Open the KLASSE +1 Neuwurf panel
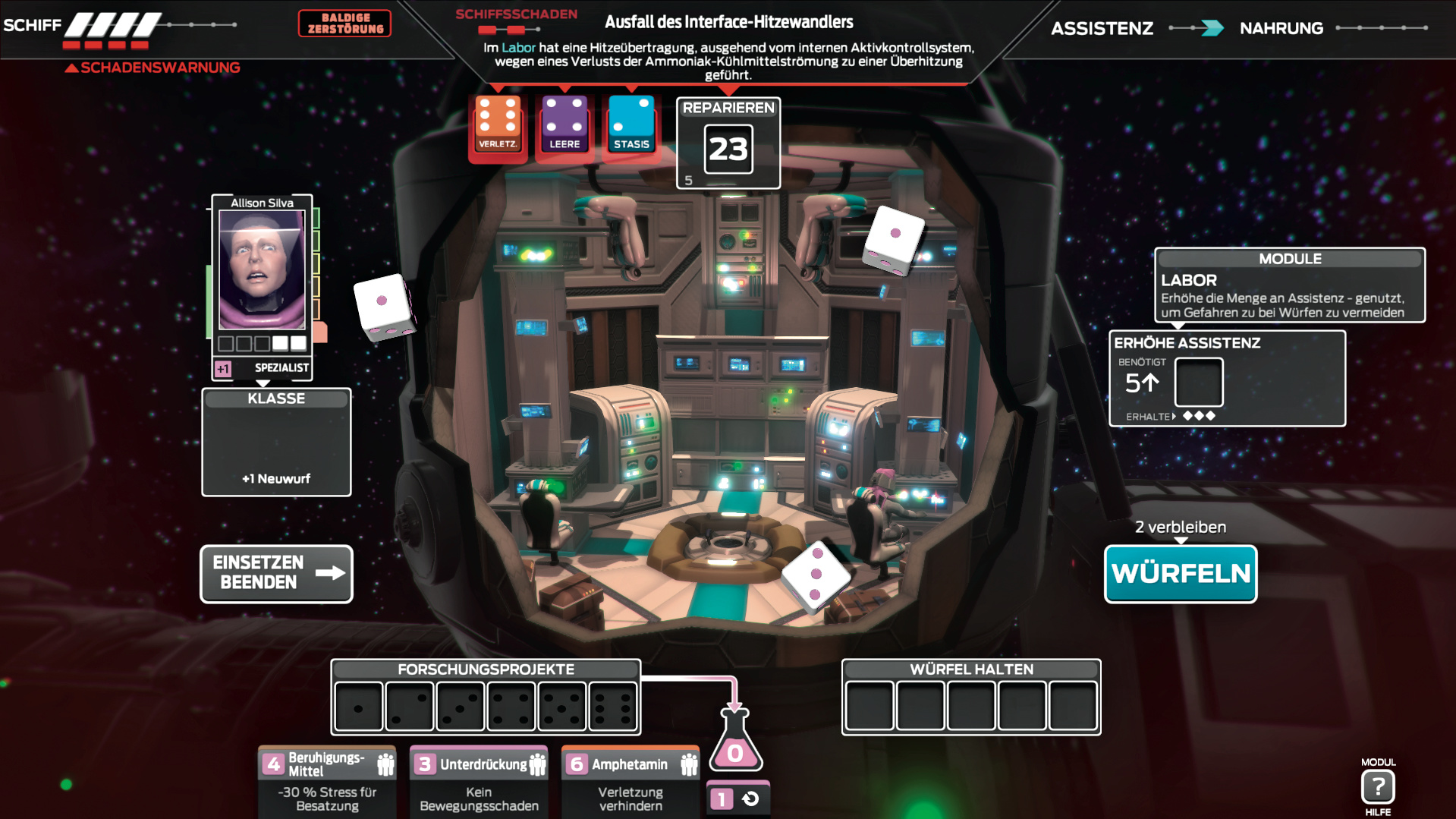The width and height of the screenshot is (1456, 819). [276, 443]
